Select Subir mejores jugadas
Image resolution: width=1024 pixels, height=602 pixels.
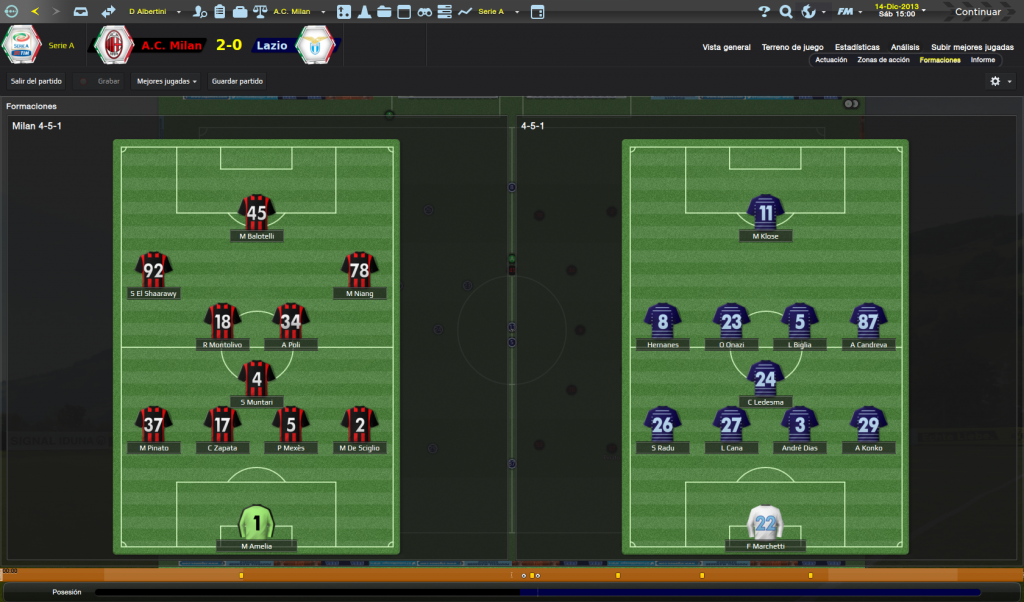972,47
